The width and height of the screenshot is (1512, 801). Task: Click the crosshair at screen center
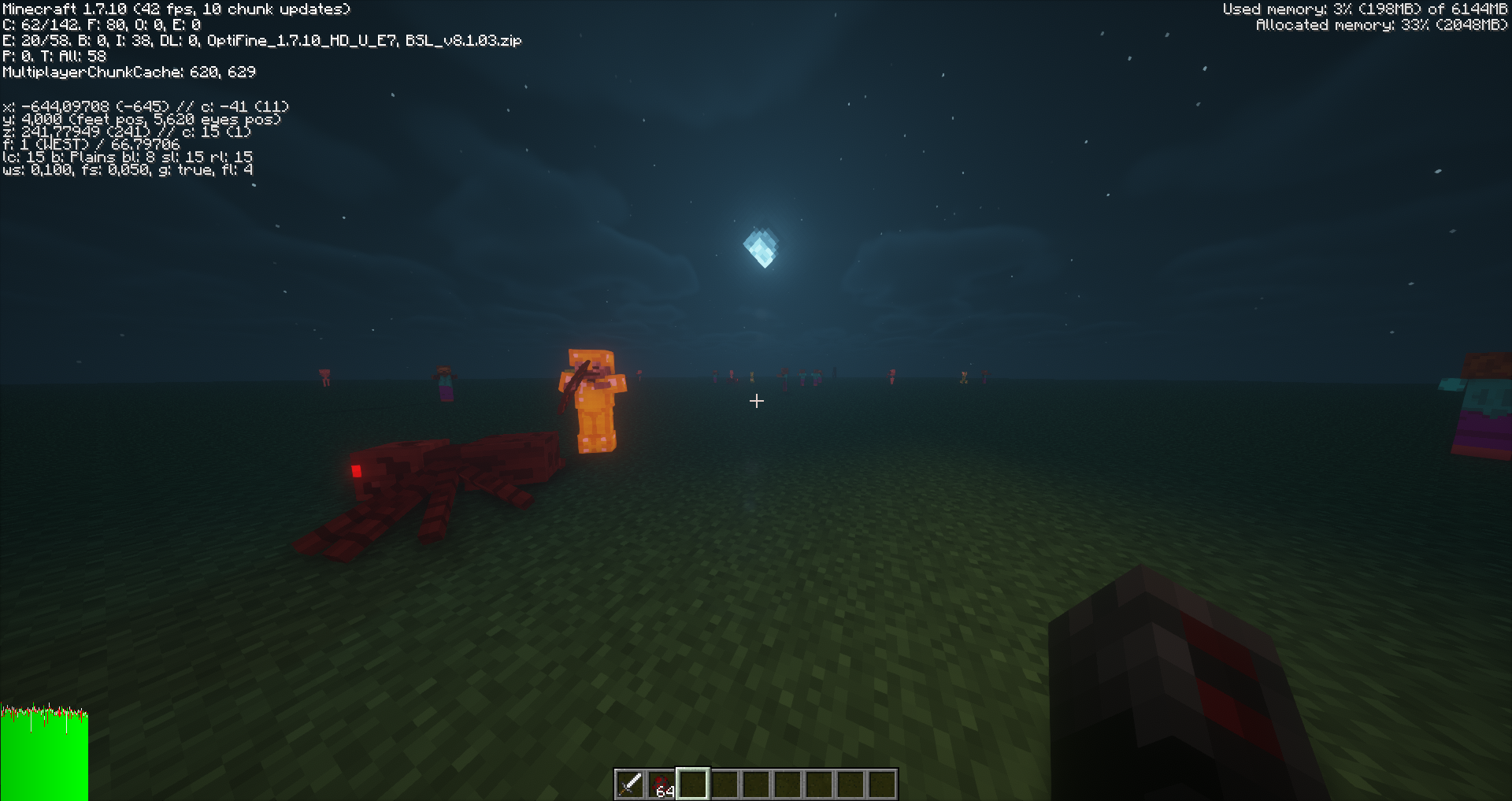click(757, 402)
